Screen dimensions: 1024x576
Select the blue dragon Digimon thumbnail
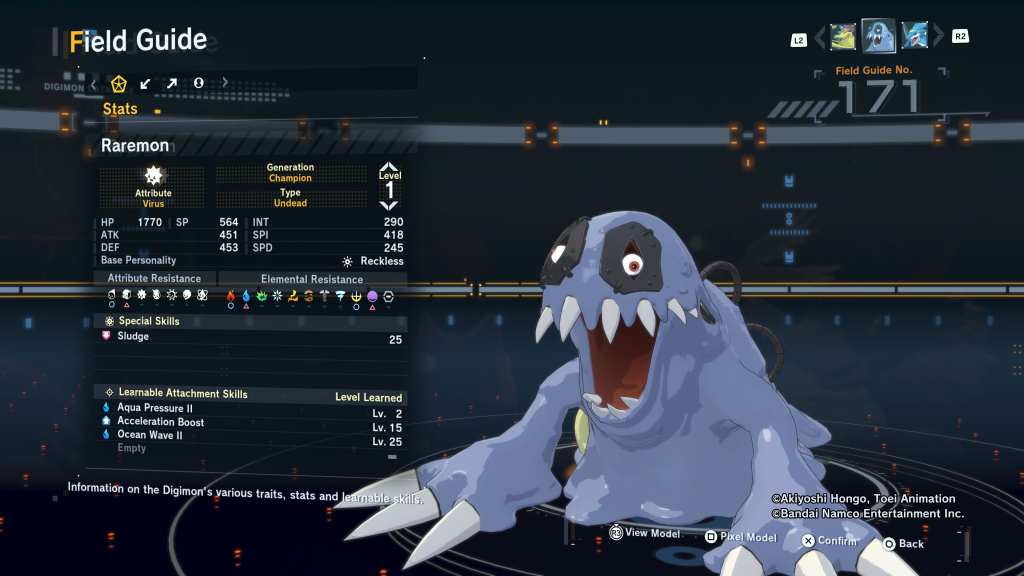pos(914,38)
